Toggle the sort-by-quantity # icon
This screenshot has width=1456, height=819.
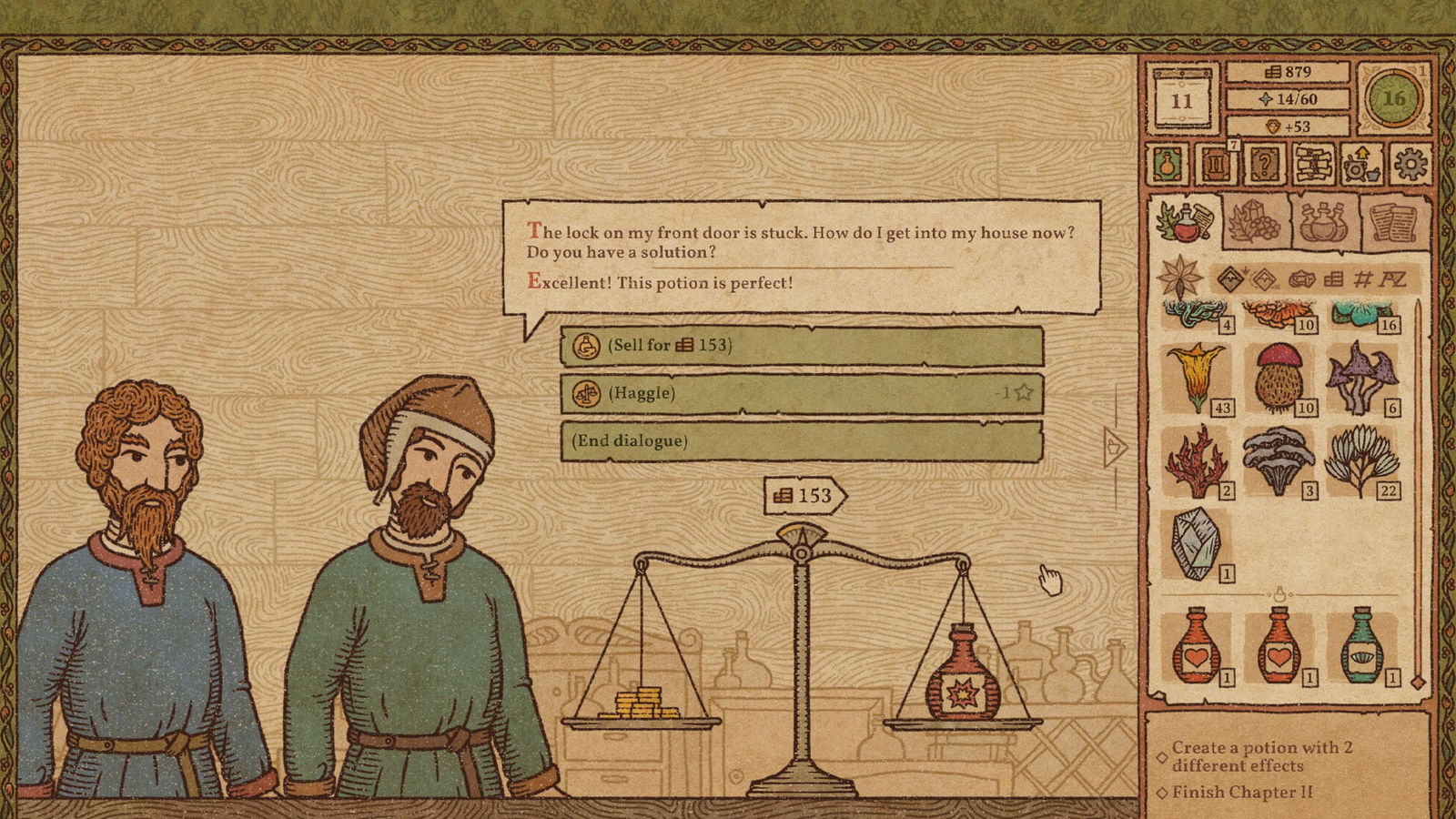tap(1363, 278)
